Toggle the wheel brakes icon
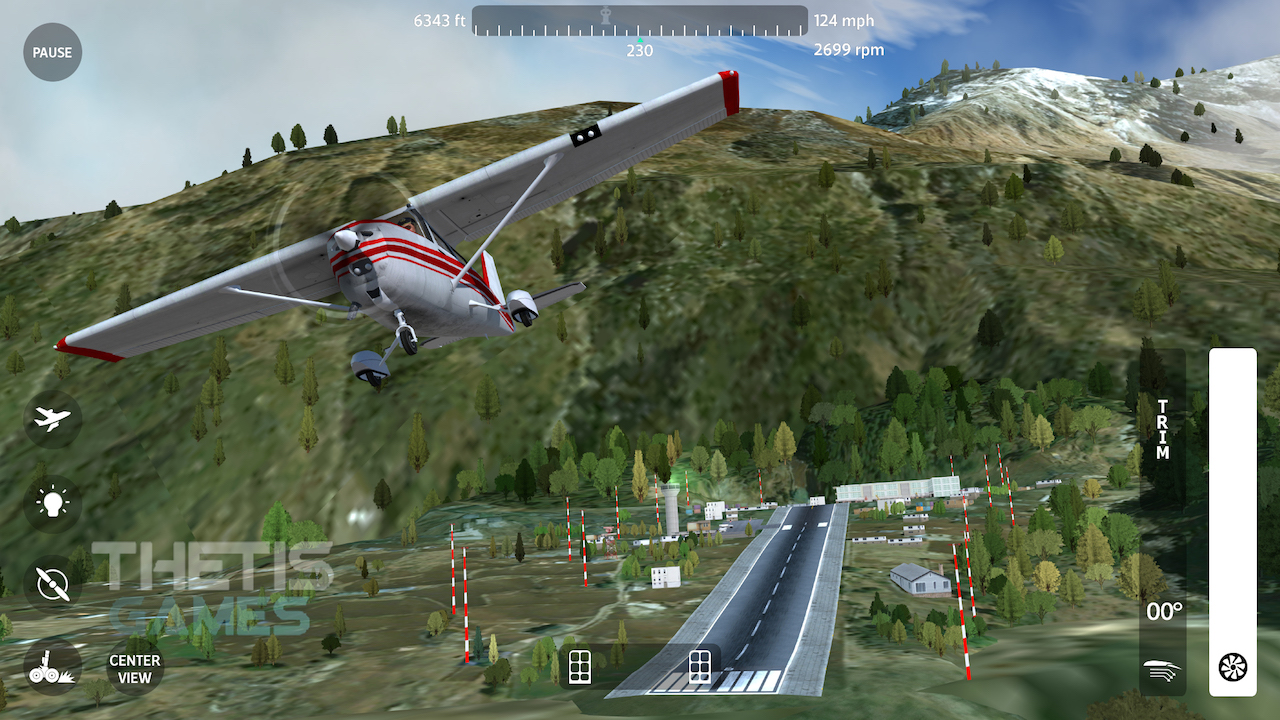 [51, 668]
